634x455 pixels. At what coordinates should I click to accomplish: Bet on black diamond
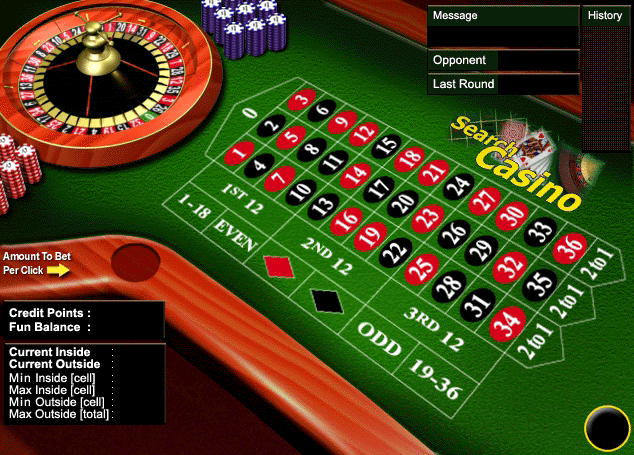325,300
